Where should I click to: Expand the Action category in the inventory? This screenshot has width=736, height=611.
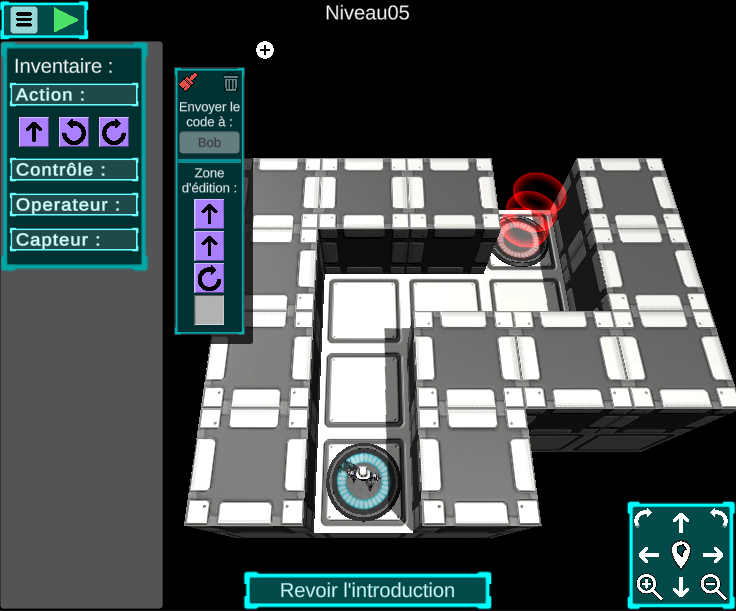point(74,95)
